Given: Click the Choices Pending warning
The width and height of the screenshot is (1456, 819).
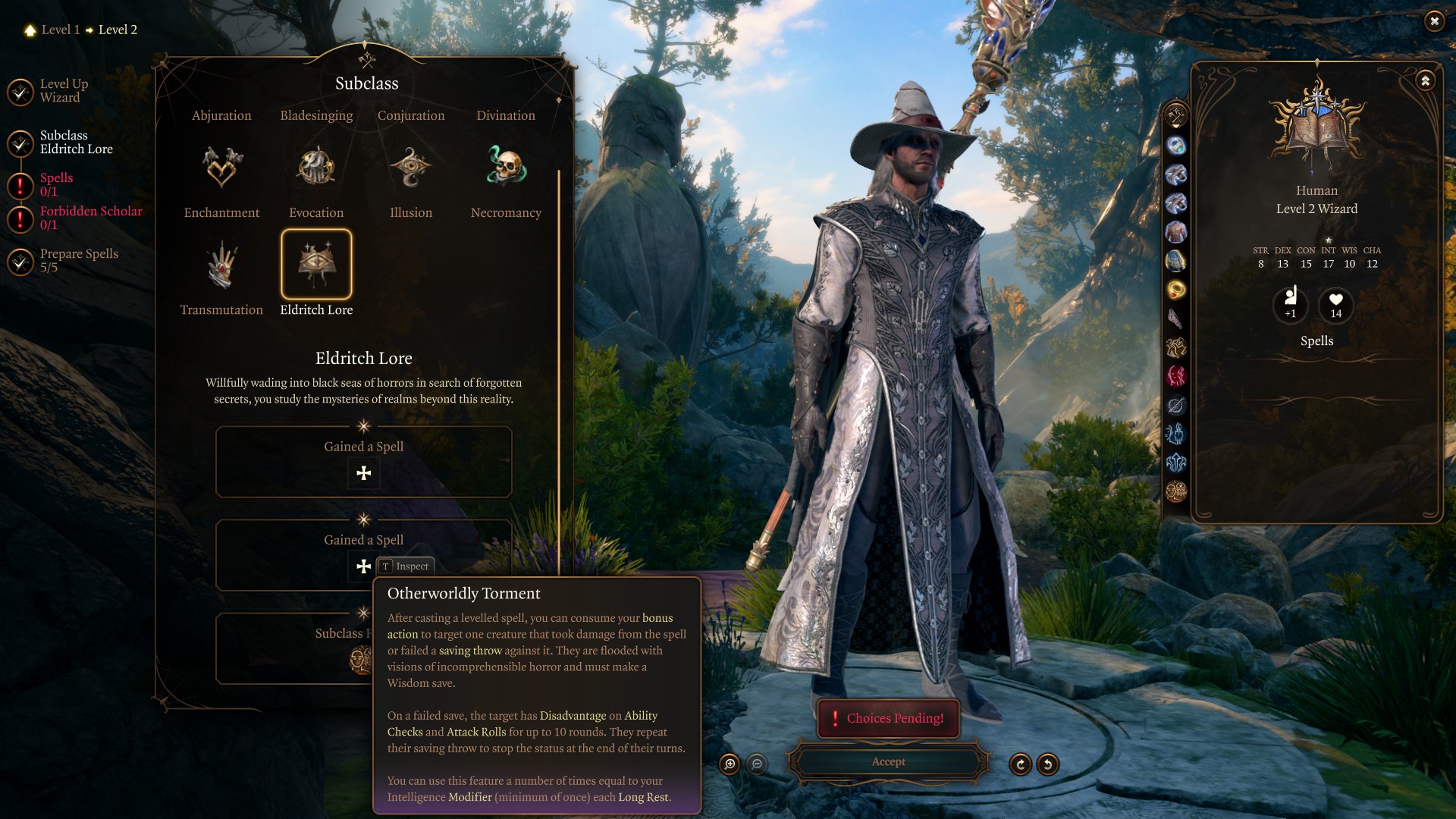Looking at the screenshot, I should click(888, 718).
